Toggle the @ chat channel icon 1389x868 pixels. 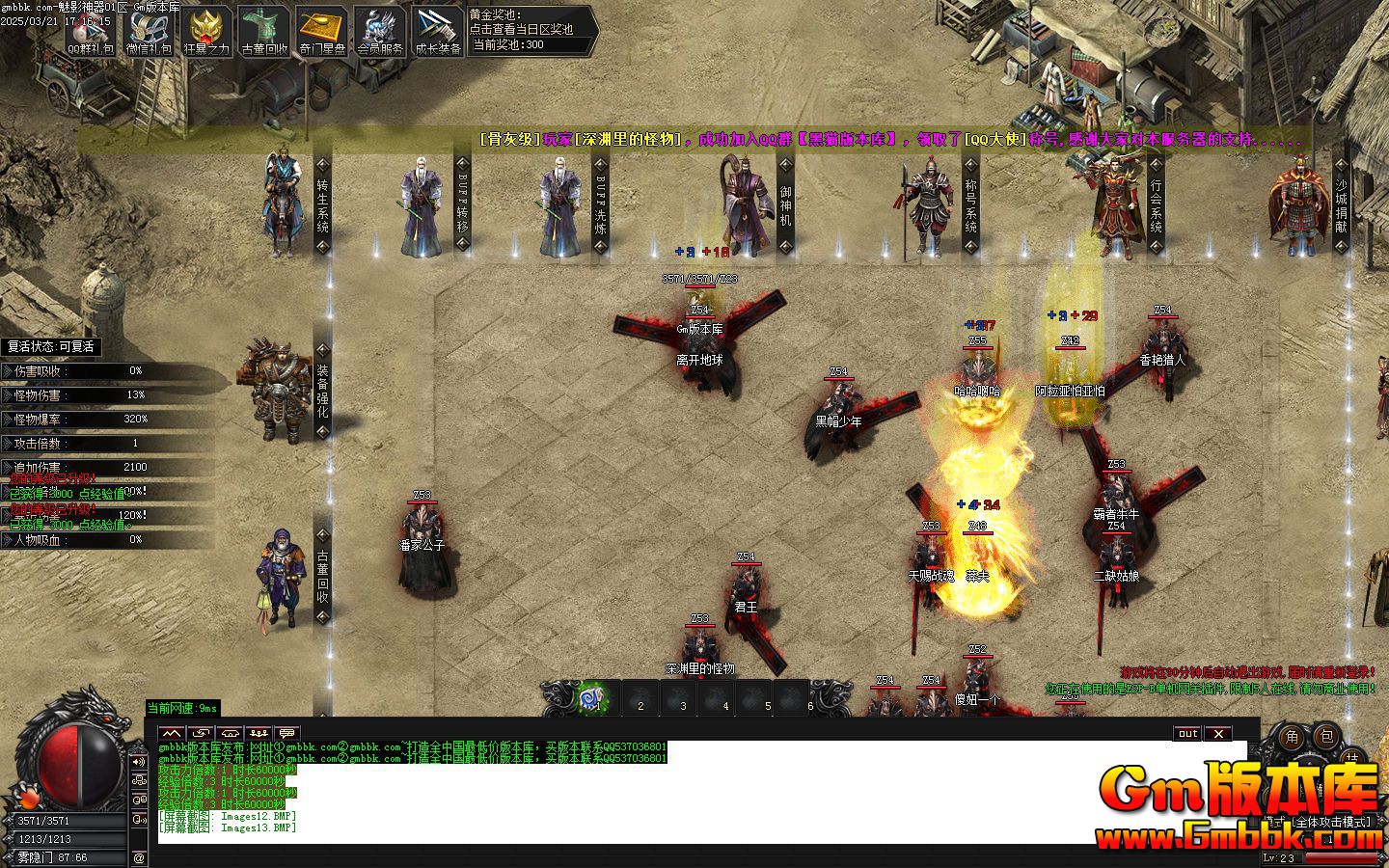tap(138, 857)
